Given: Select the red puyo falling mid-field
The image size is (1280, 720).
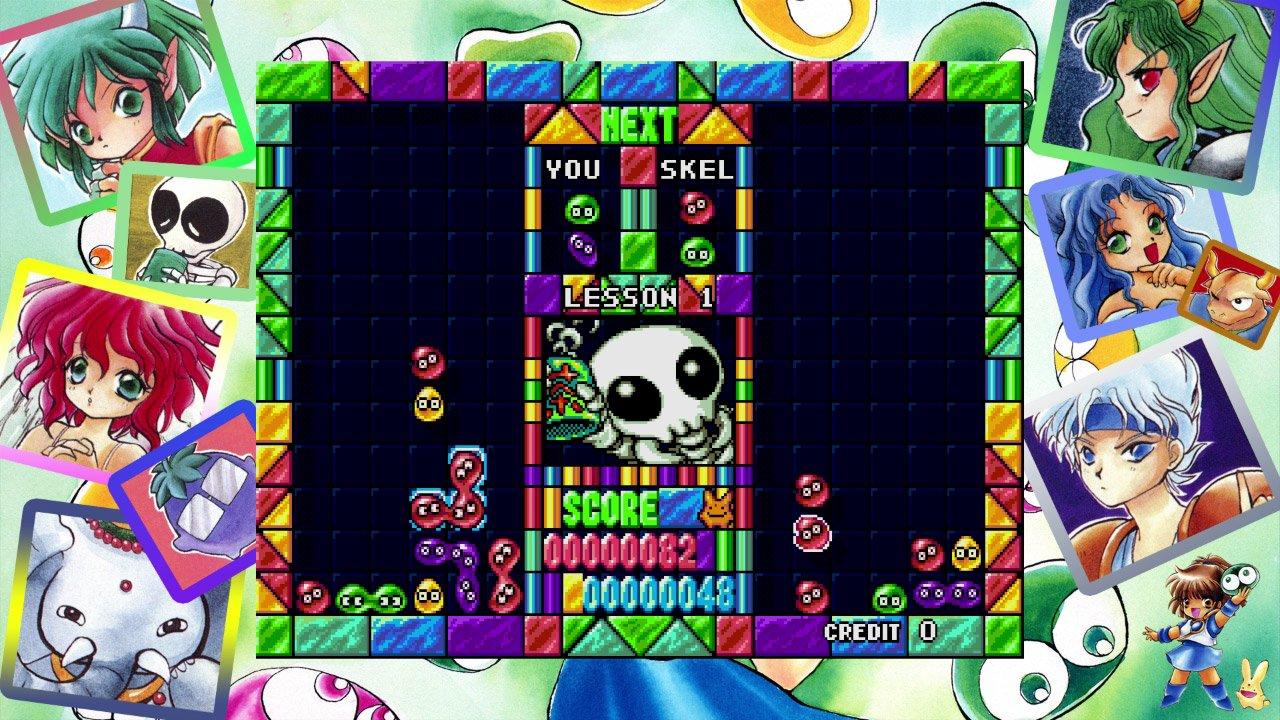Looking at the screenshot, I should click(x=427, y=361).
